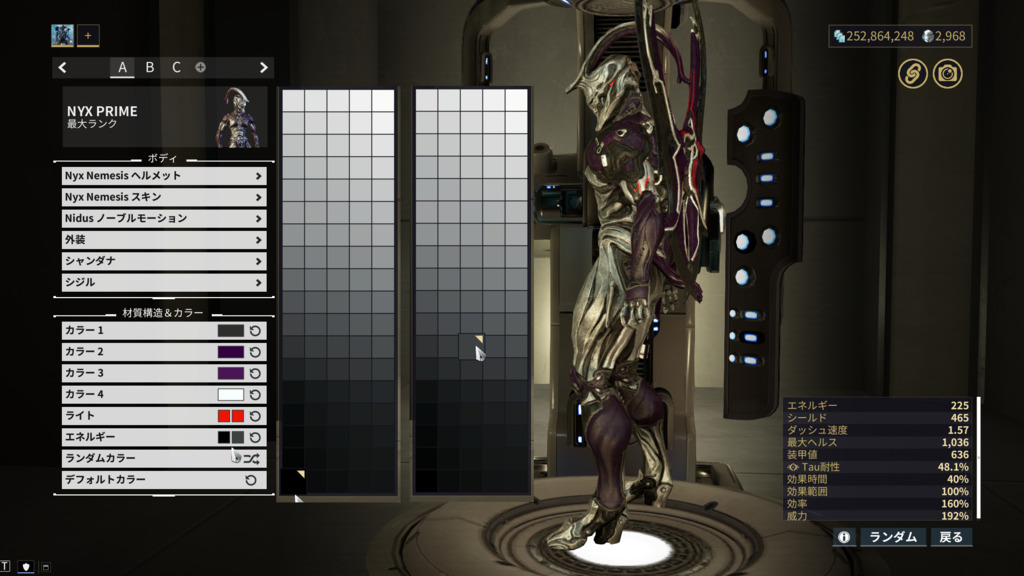The width and height of the screenshot is (1024, 576).
Task: Switch to appearance config tab C
Action: (176, 68)
